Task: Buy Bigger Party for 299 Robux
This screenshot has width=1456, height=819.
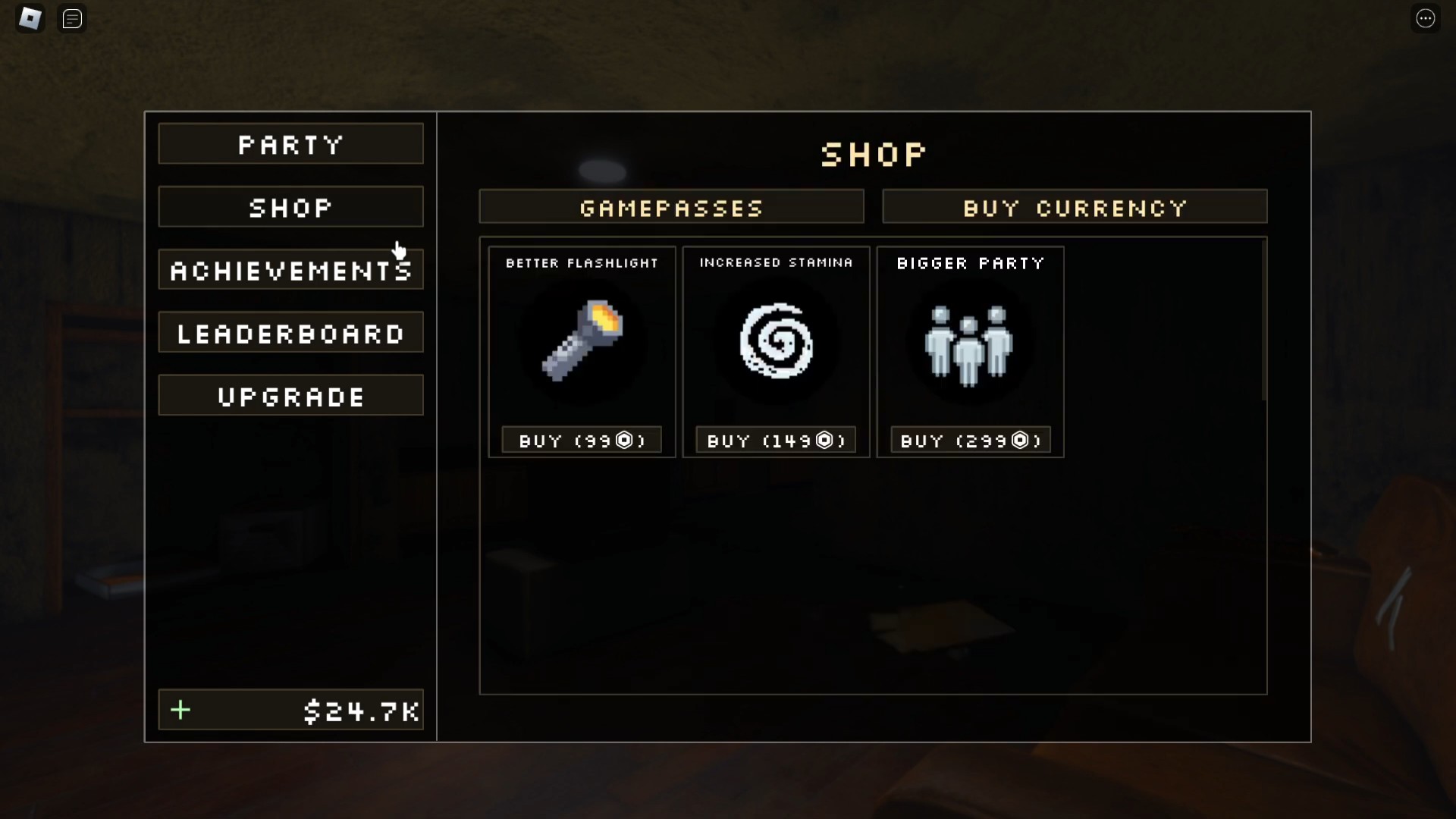Action: [971, 441]
